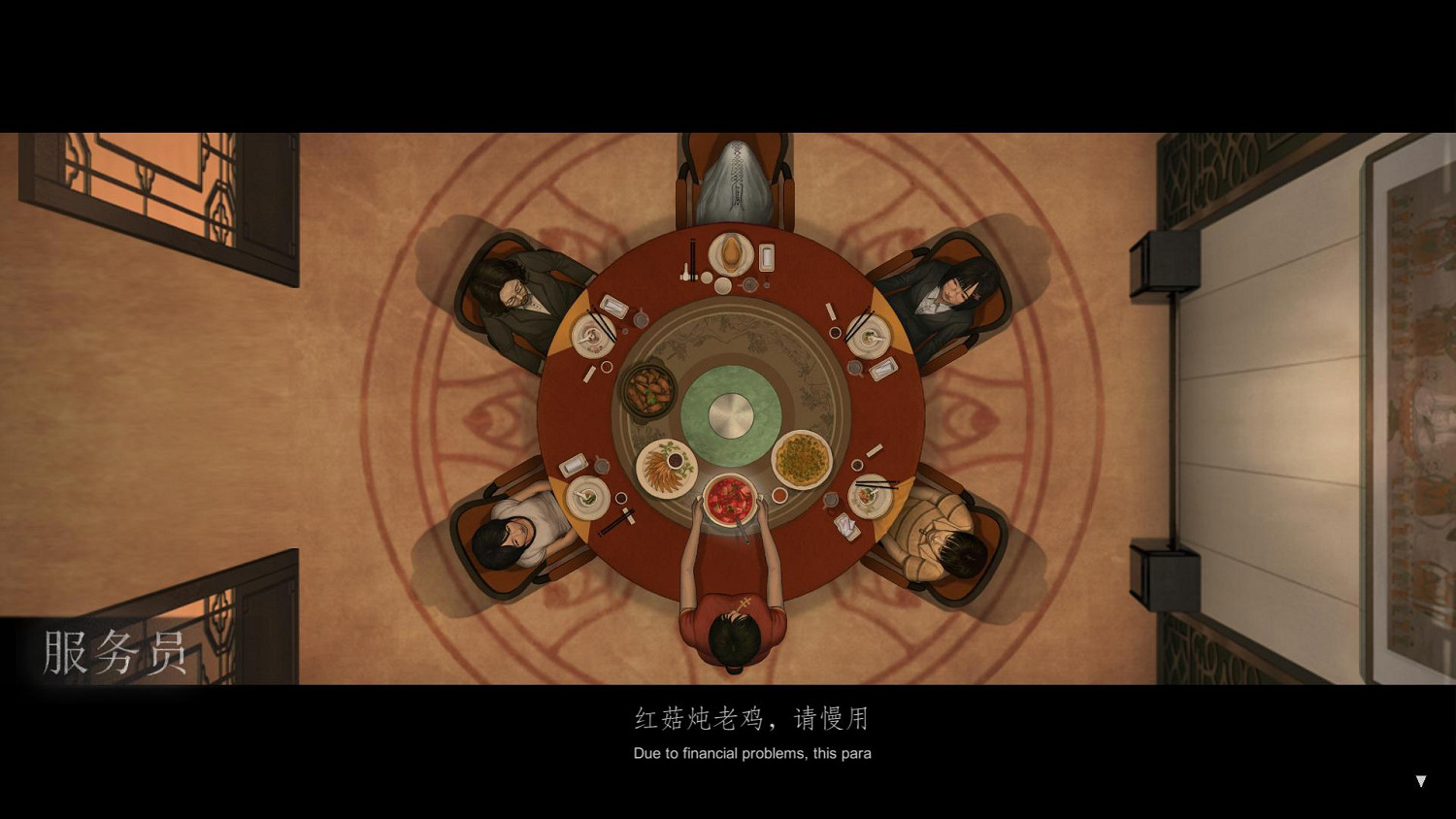Click the shredded vegetable platter

pyautogui.click(x=665, y=469)
